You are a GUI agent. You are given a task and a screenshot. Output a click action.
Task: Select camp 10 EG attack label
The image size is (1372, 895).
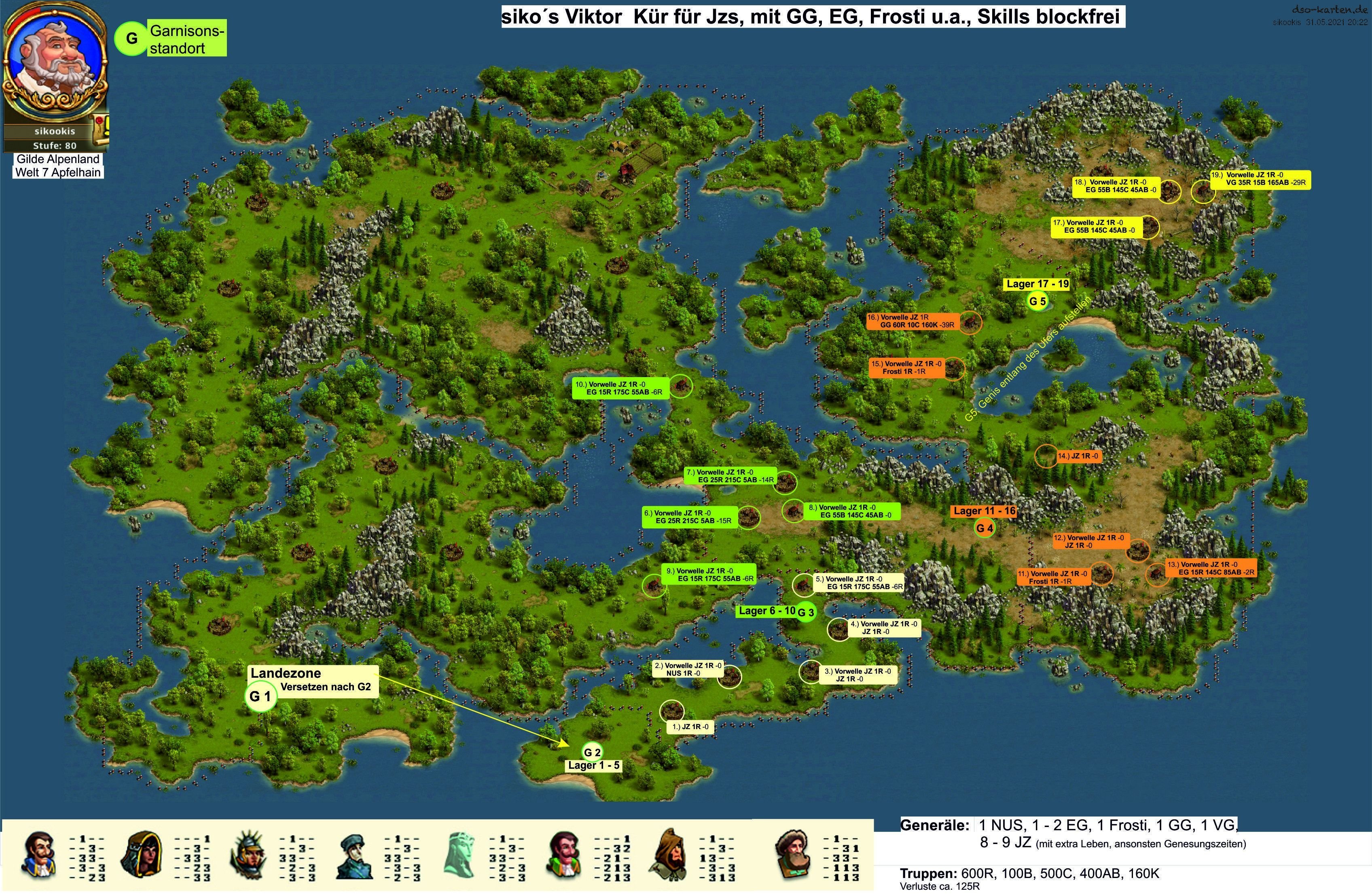(x=620, y=388)
